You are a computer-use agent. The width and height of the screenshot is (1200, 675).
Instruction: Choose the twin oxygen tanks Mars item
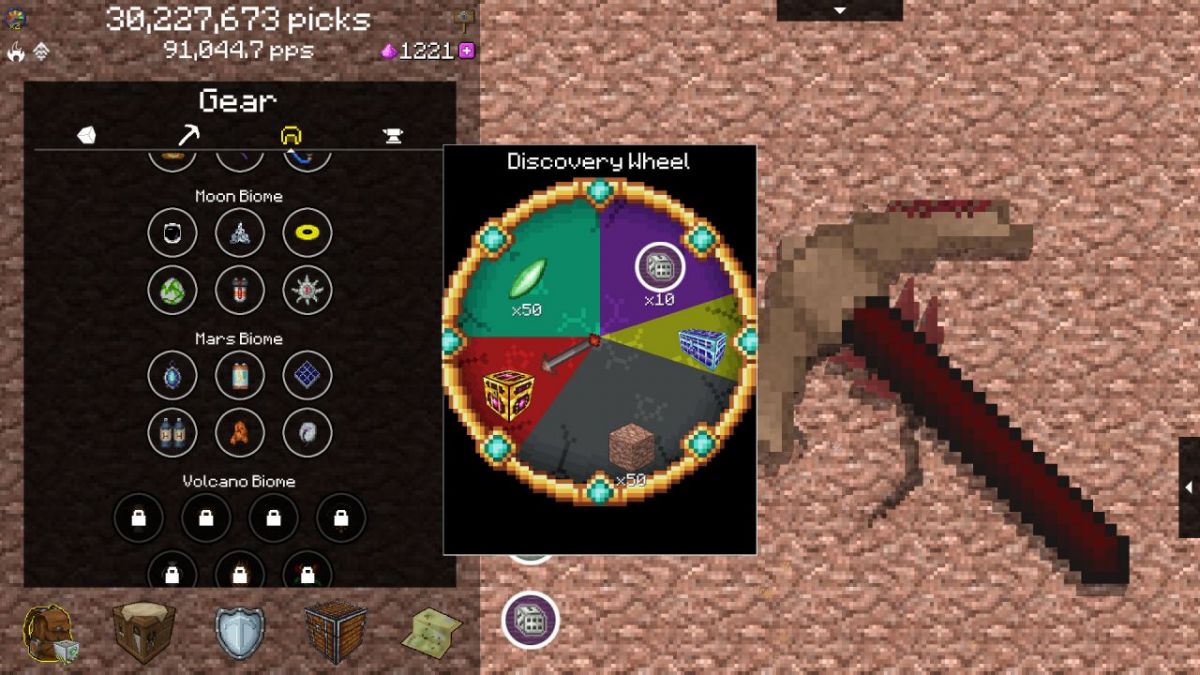click(170, 433)
